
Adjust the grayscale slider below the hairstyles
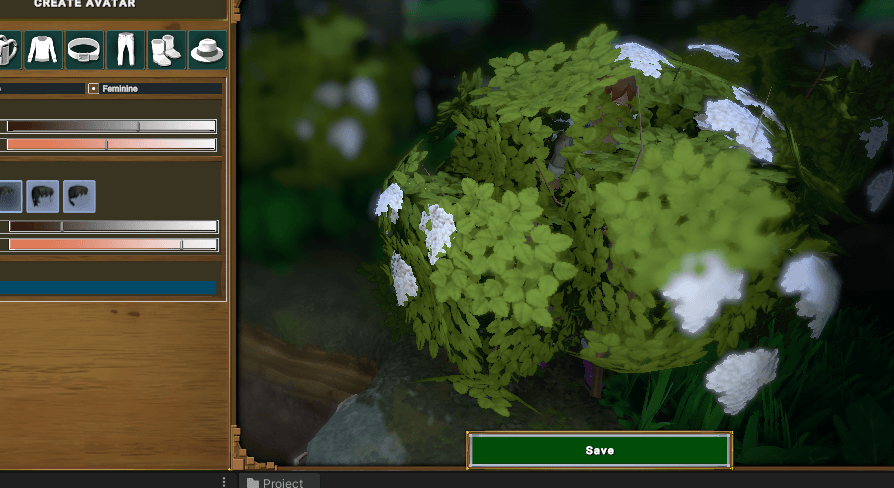[110, 226]
